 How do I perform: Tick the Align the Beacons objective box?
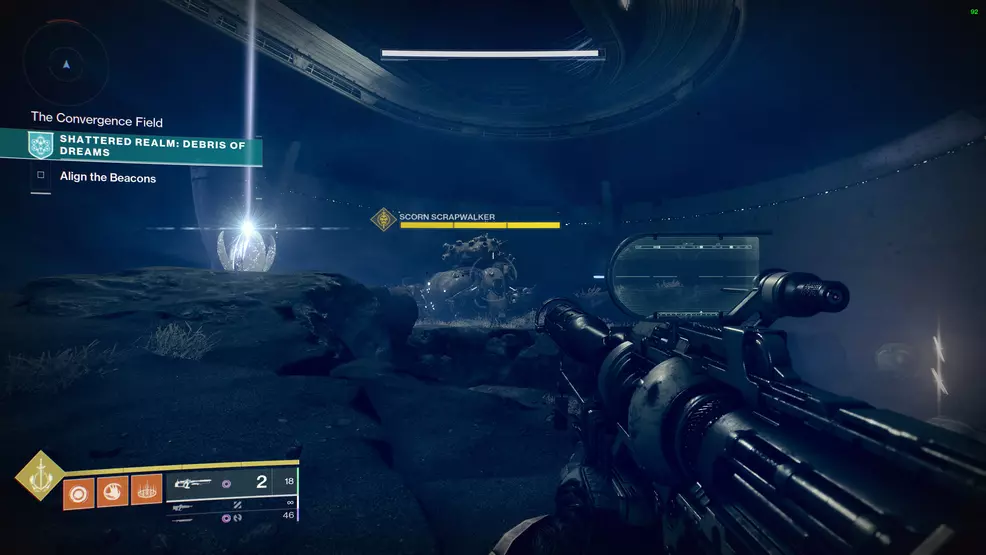pyautogui.click(x=41, y=177)
